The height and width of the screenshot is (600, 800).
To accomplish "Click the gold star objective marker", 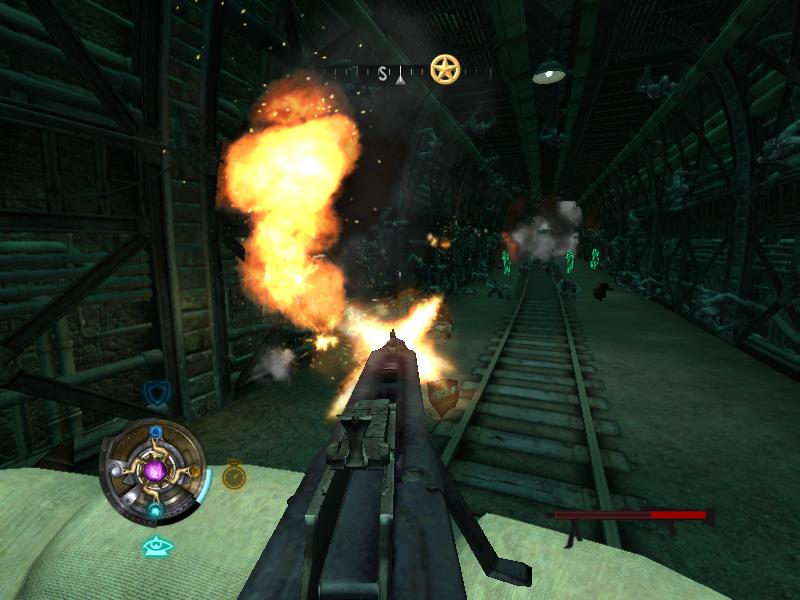I will pos(445,68).
